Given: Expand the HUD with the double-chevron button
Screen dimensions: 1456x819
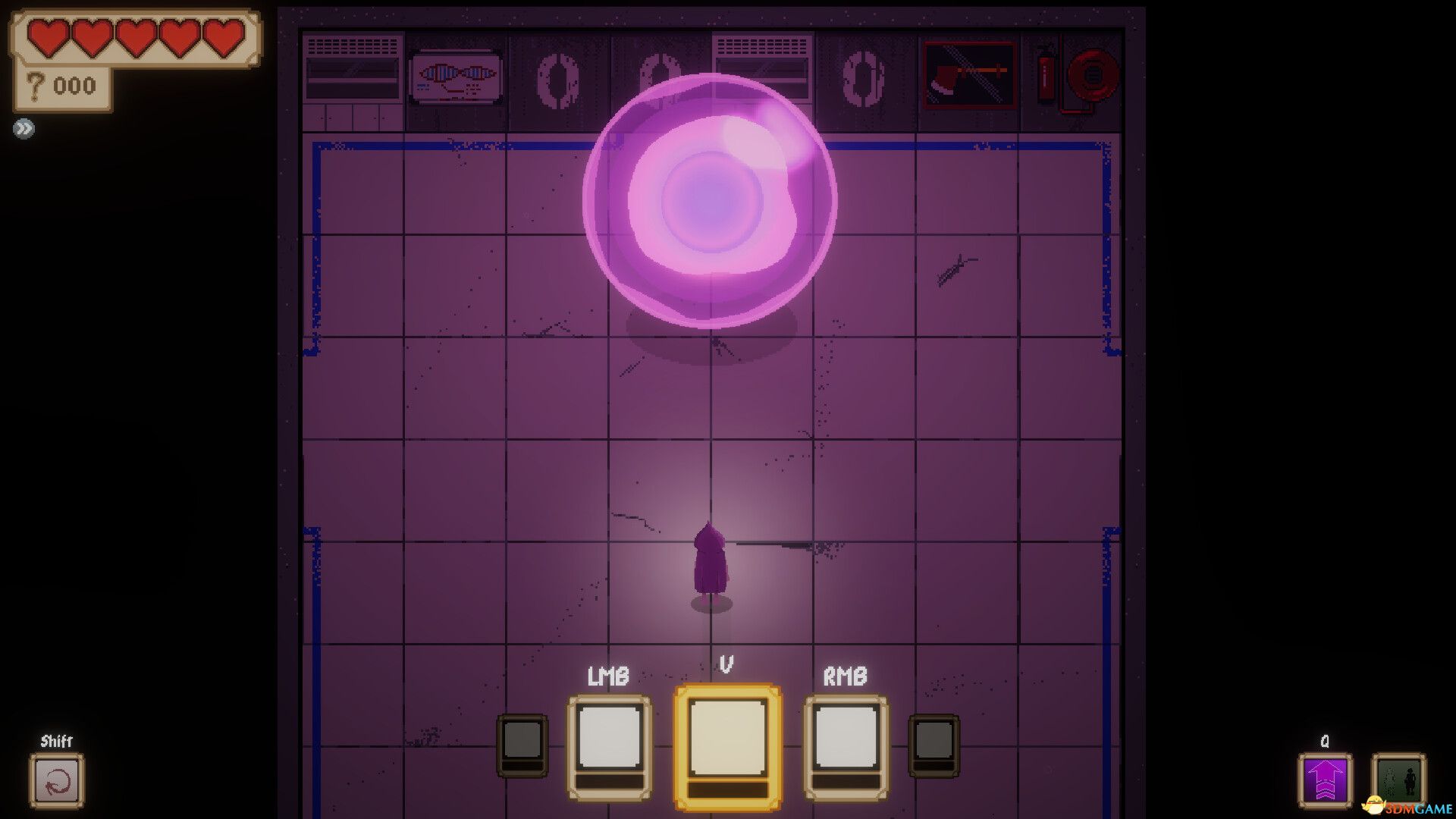Looking at the screenshot, I should (x=24, y=127).
